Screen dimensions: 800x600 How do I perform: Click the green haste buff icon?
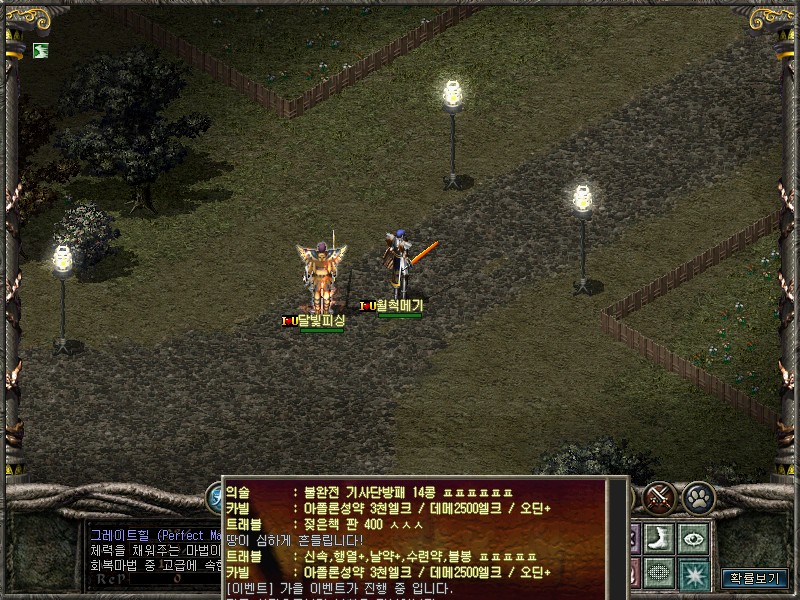(x=40, y=50)
